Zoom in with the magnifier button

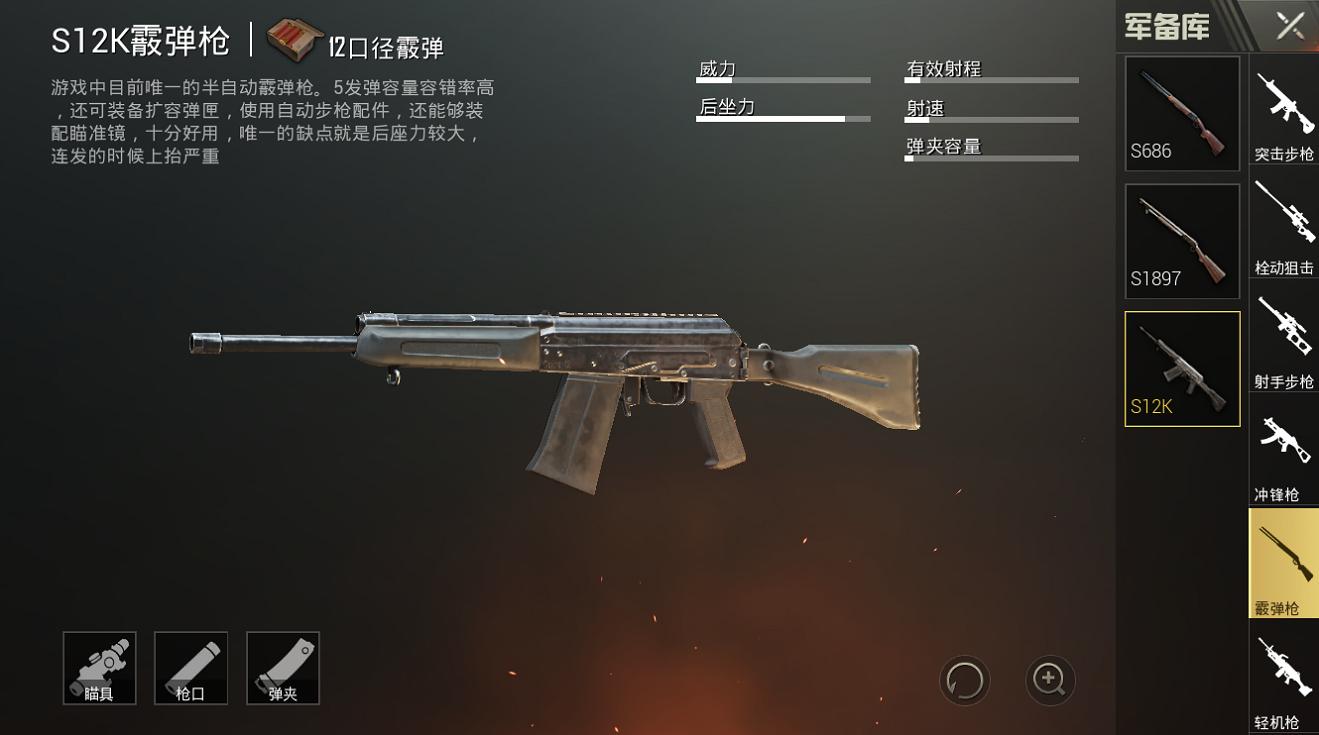1050,680
